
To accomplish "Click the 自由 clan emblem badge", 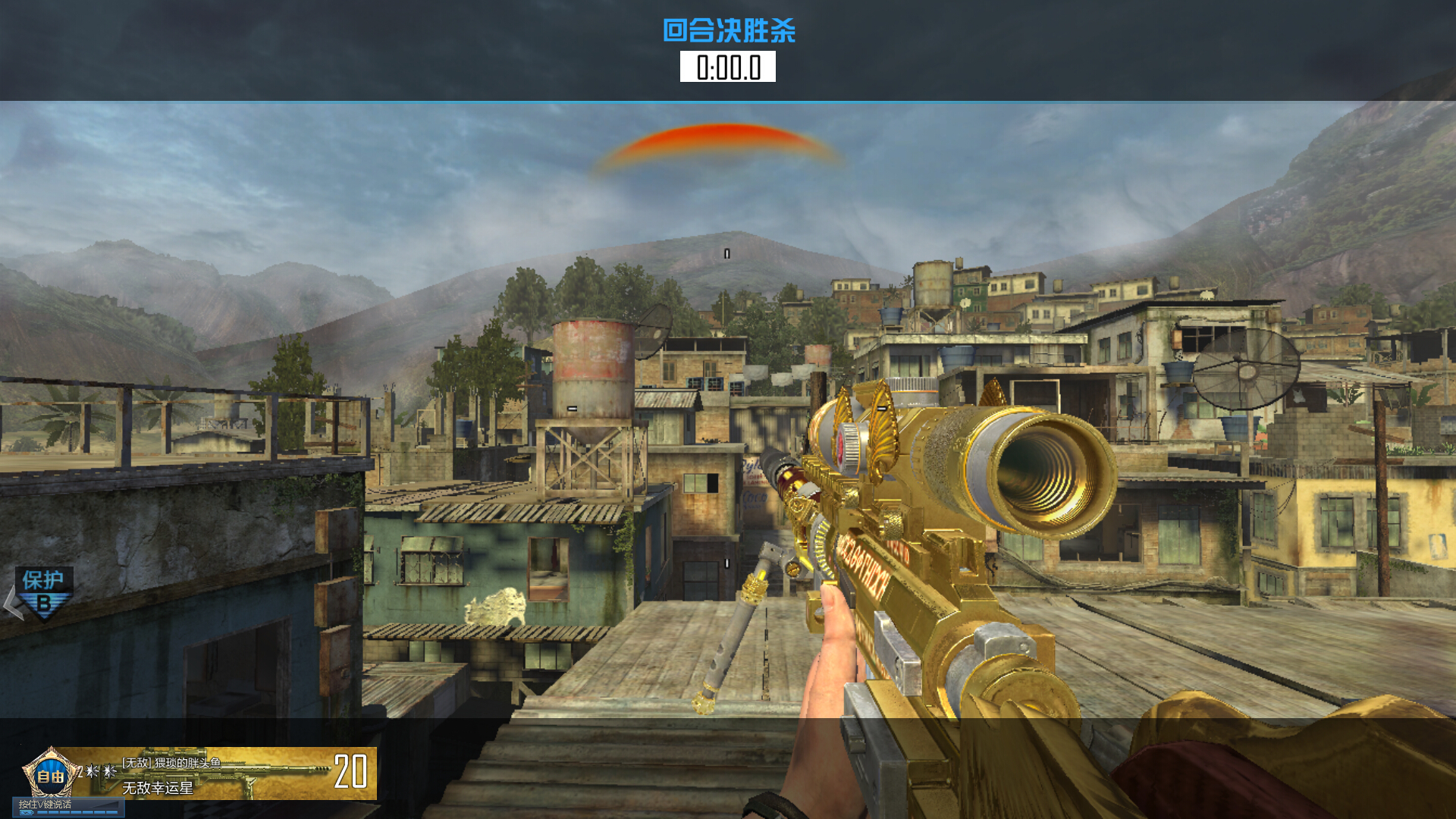I will (50, 773).
